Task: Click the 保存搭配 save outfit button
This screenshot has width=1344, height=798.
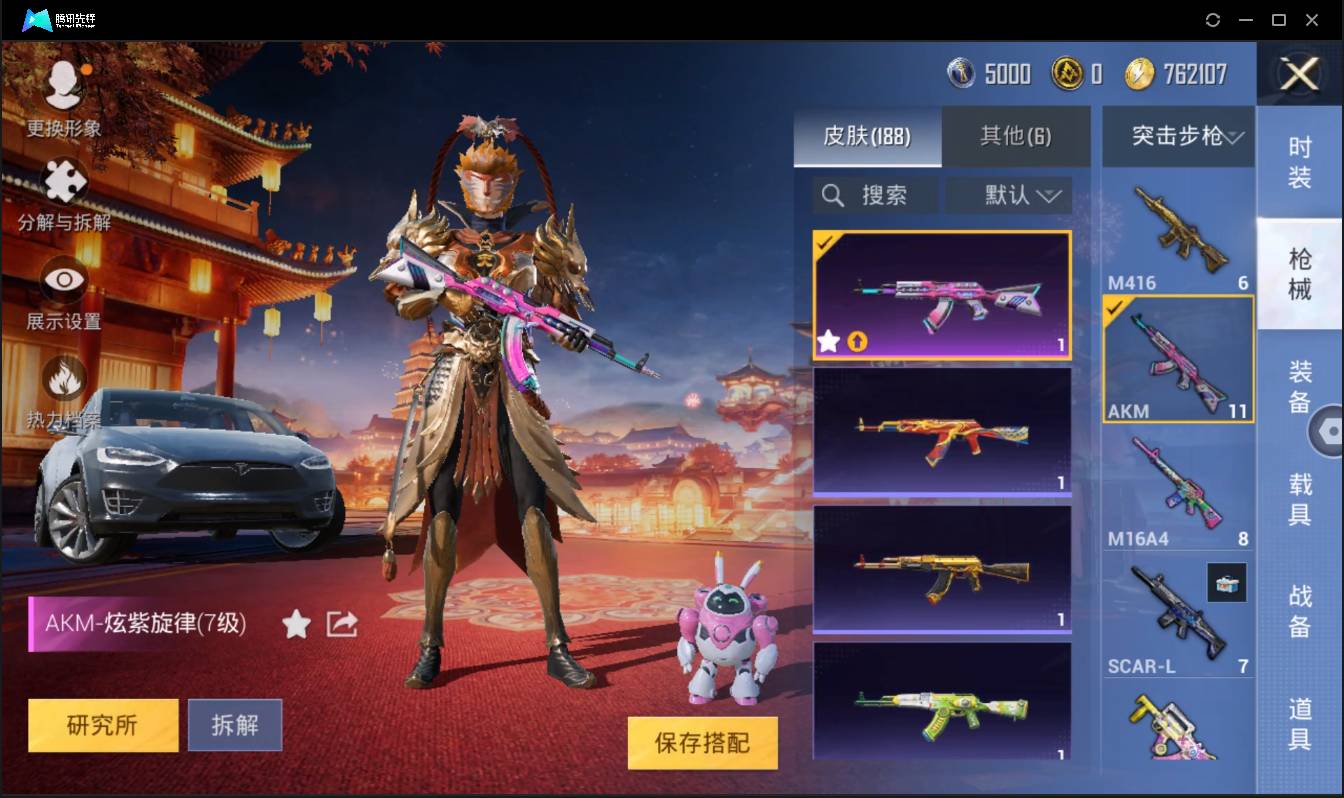Action: [x=703, y=743]
